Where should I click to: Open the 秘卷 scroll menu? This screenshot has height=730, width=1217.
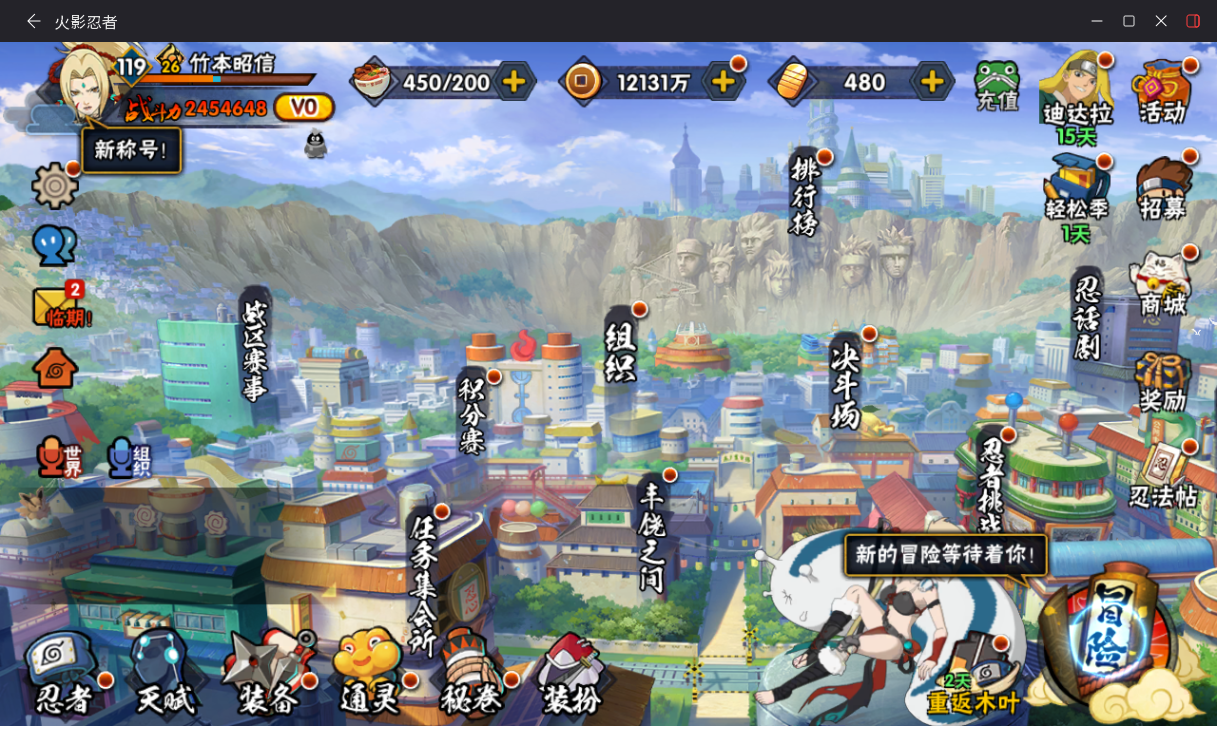469,674
